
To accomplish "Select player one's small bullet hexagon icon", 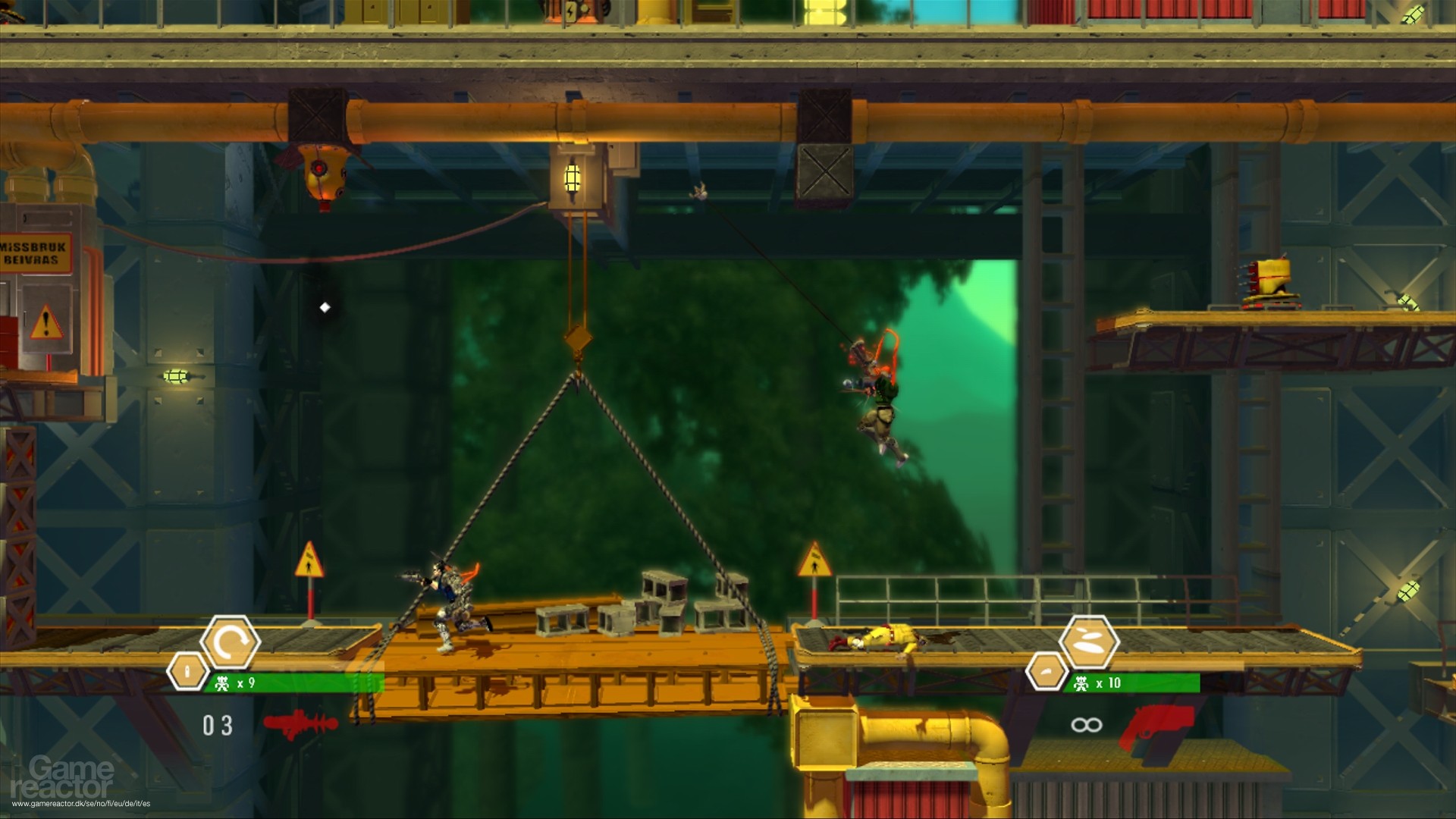I will pos(186,670).
